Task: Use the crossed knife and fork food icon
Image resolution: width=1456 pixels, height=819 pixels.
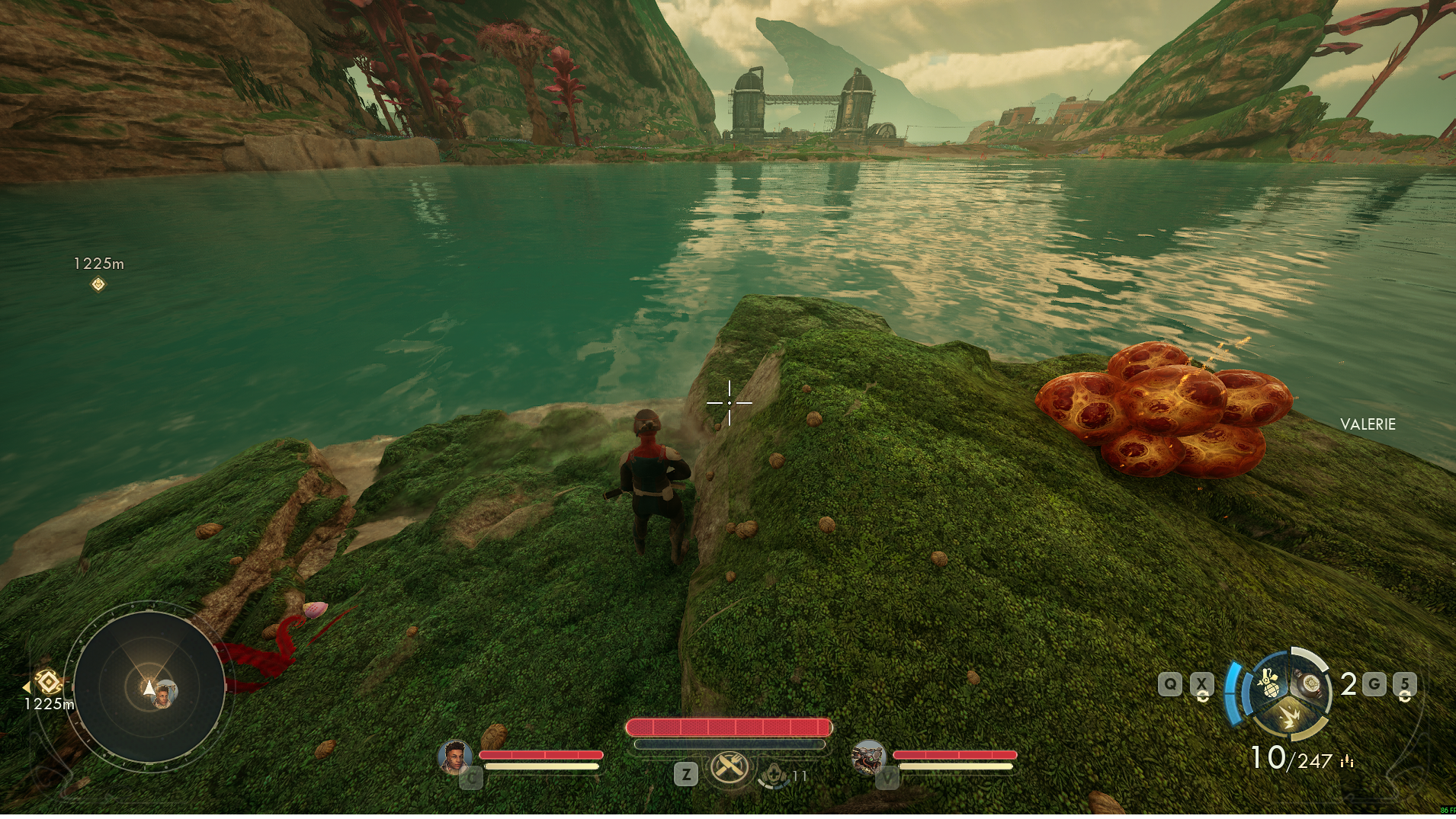Action: click(730, 766)
